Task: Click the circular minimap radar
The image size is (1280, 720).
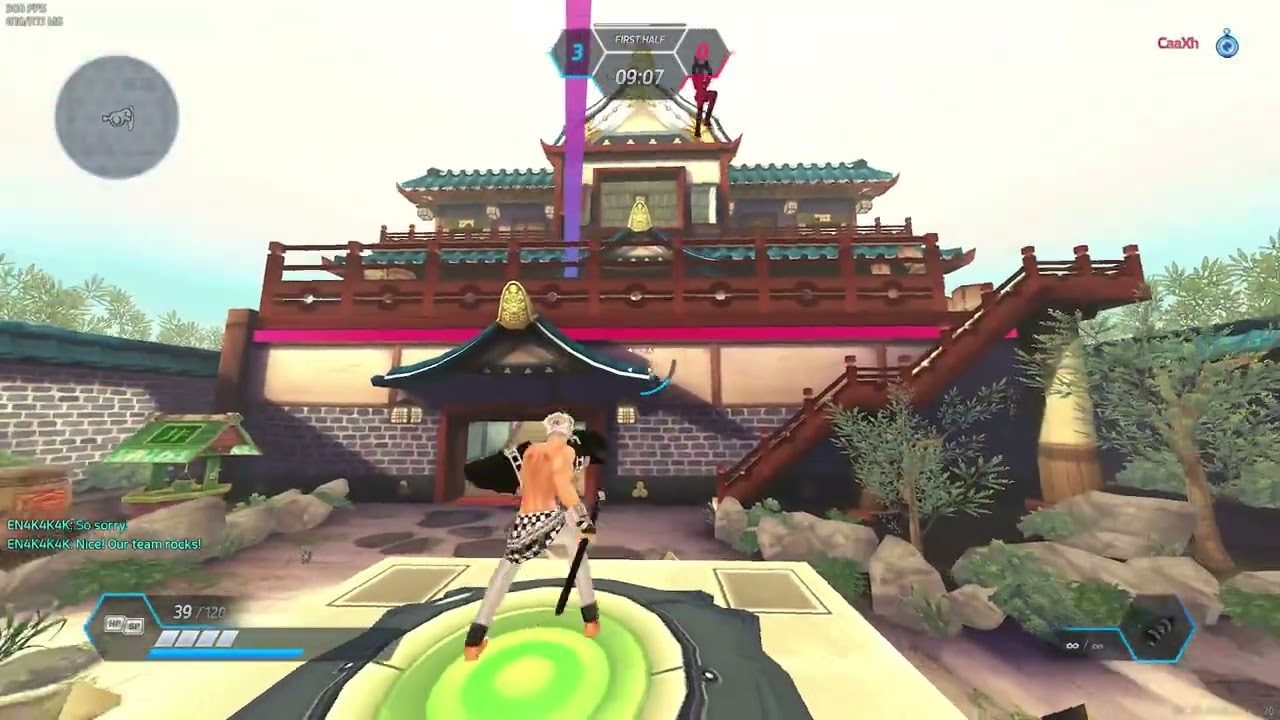Action: point(117,117)
